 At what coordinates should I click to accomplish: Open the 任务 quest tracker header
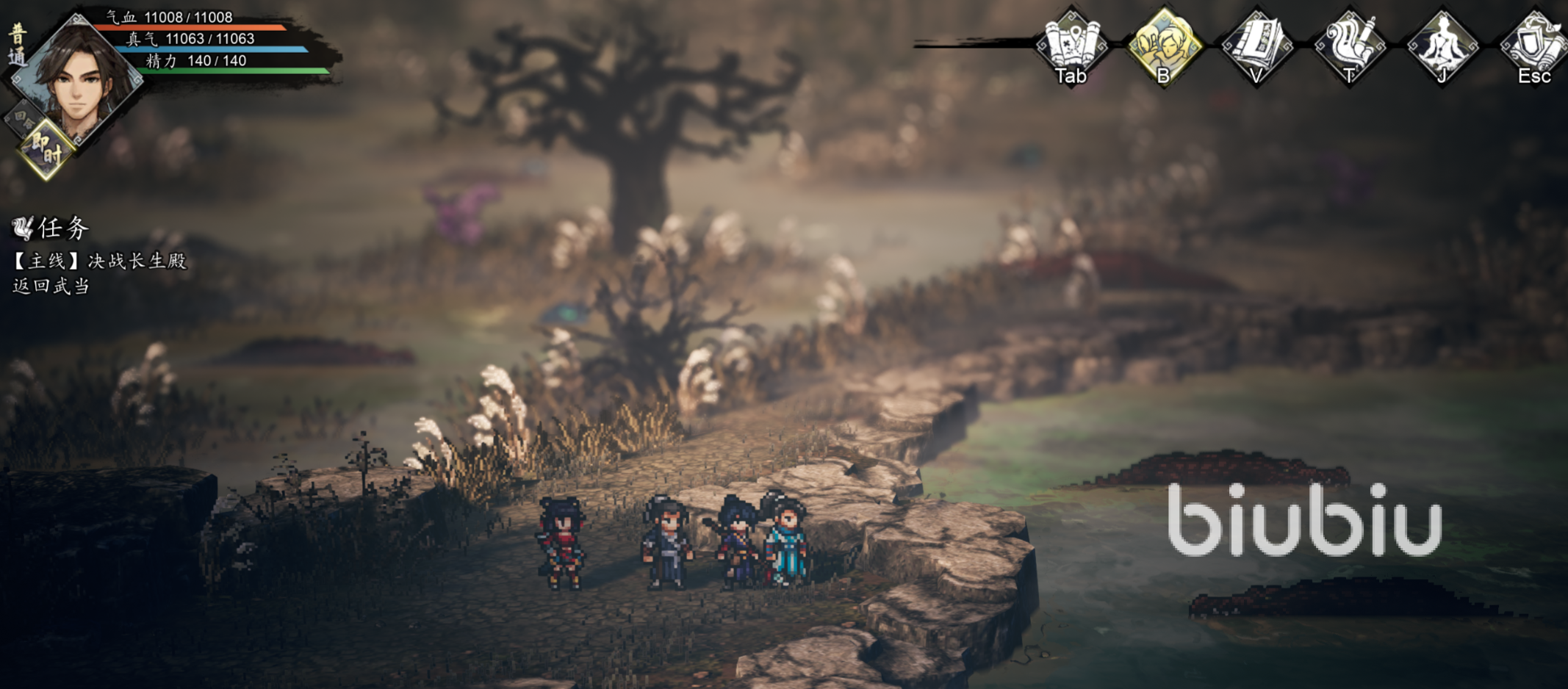(x=51, y=228)
